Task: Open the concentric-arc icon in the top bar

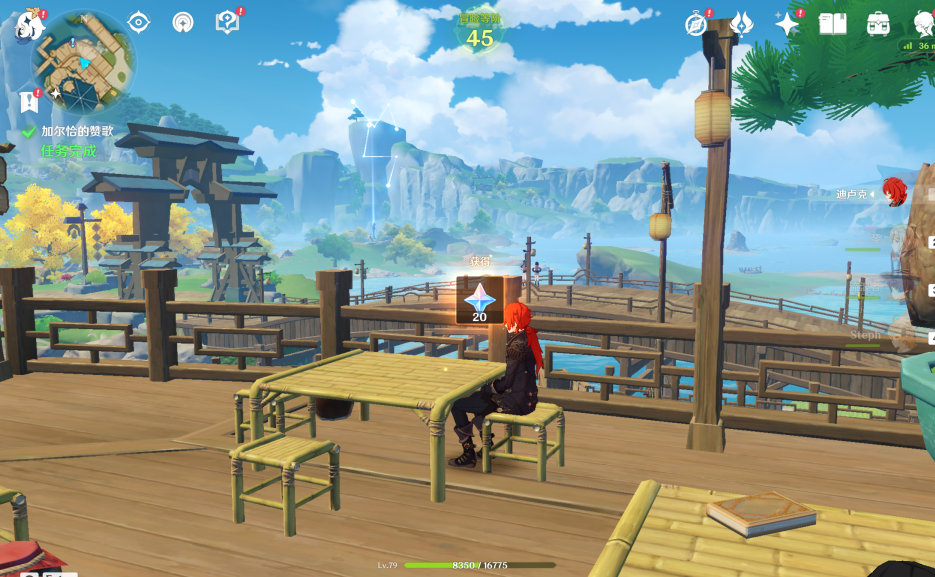Action: pos(183,23)
